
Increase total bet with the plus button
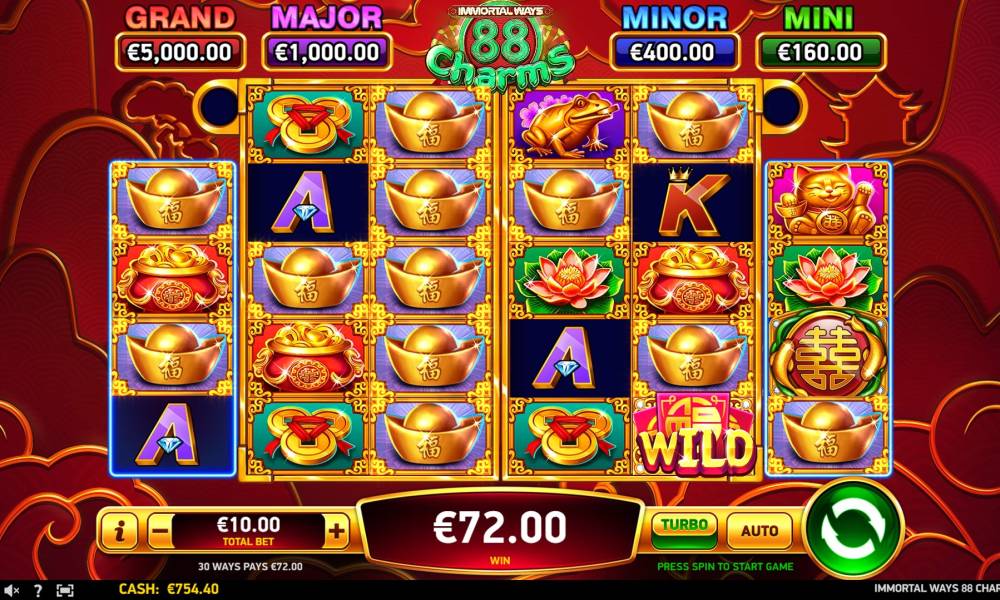[338, 532]
